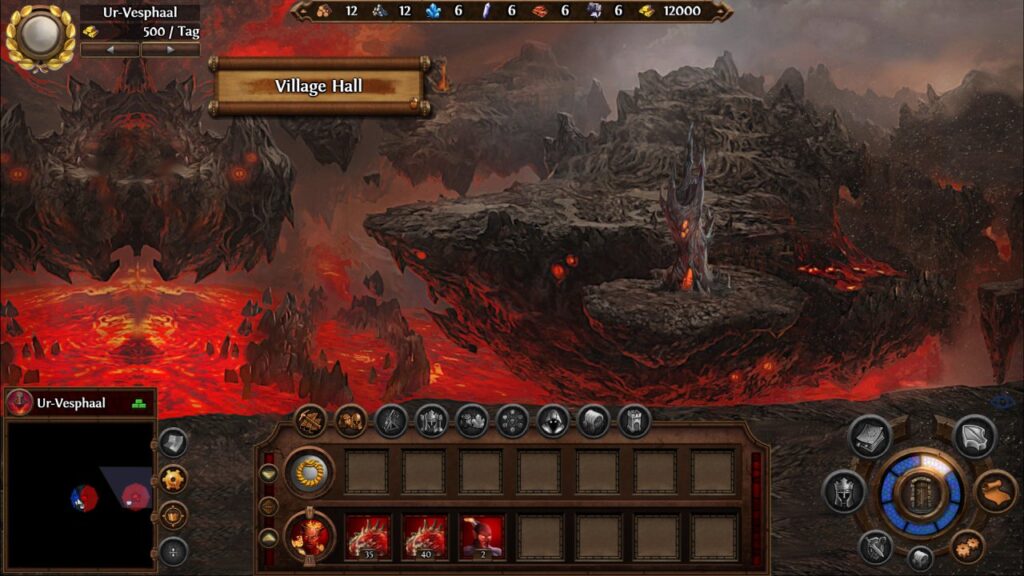
Task: Open the castle tower fortification tab
Action: (634, 421)
